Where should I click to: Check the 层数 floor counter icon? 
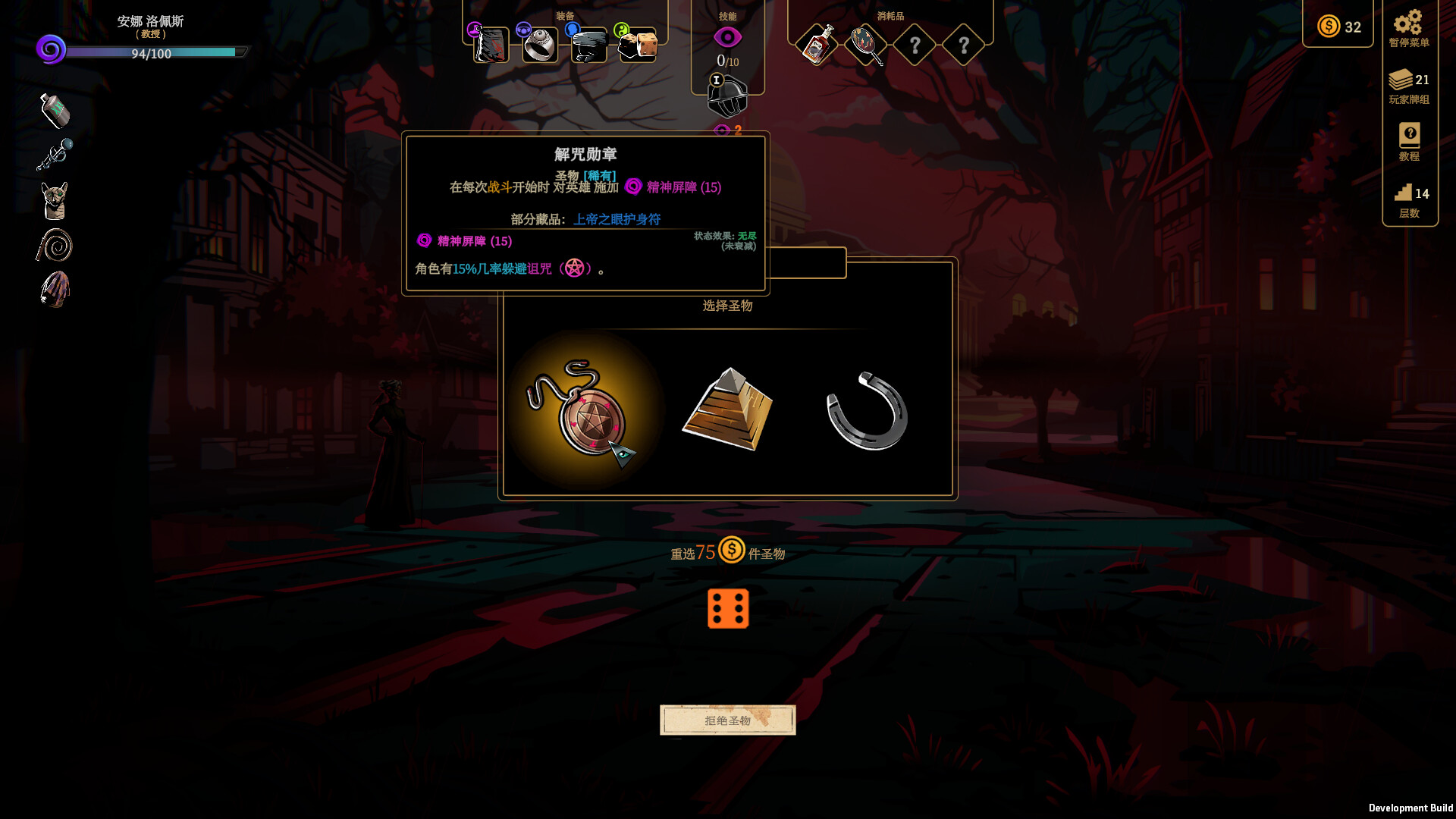pyautogui.click(x=1403, y=192)
